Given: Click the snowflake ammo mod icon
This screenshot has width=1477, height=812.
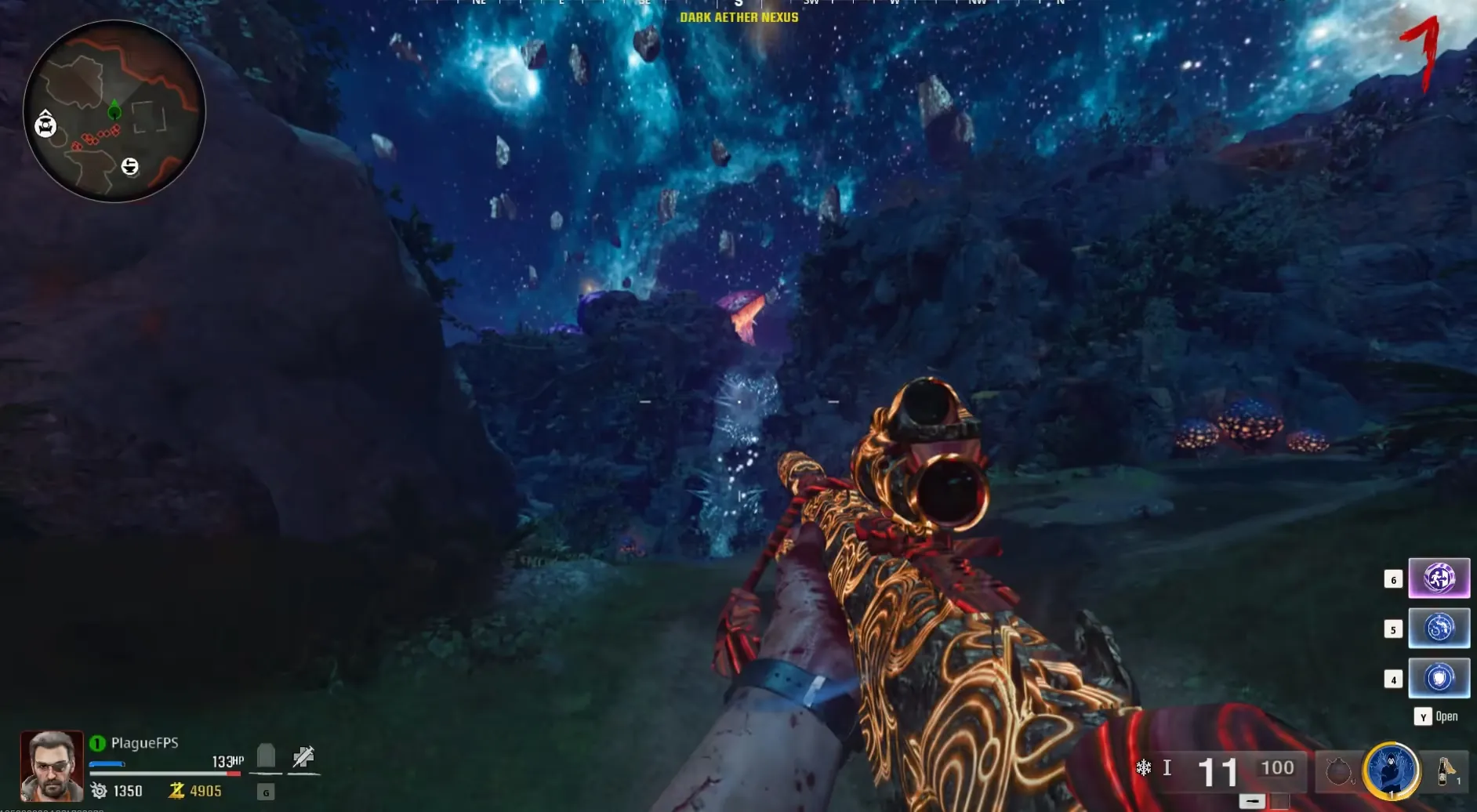Looking at the screenshot, I should (x=1143, y=768).
